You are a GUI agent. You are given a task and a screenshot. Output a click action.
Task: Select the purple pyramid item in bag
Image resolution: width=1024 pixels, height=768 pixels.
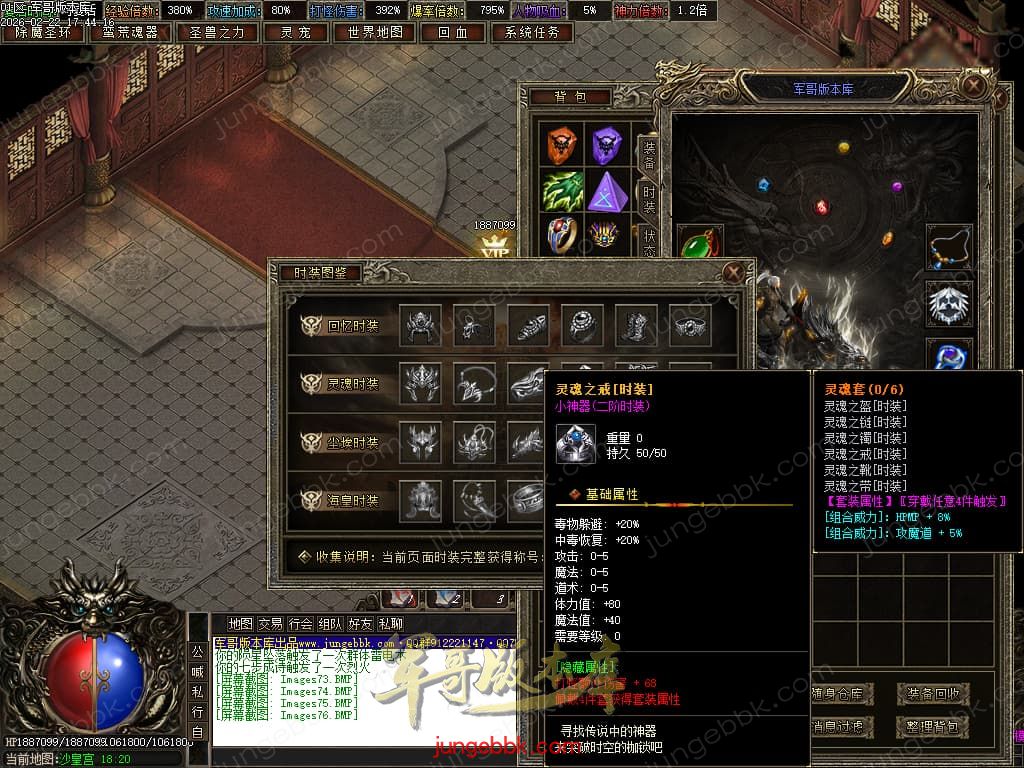pos(607,190)
